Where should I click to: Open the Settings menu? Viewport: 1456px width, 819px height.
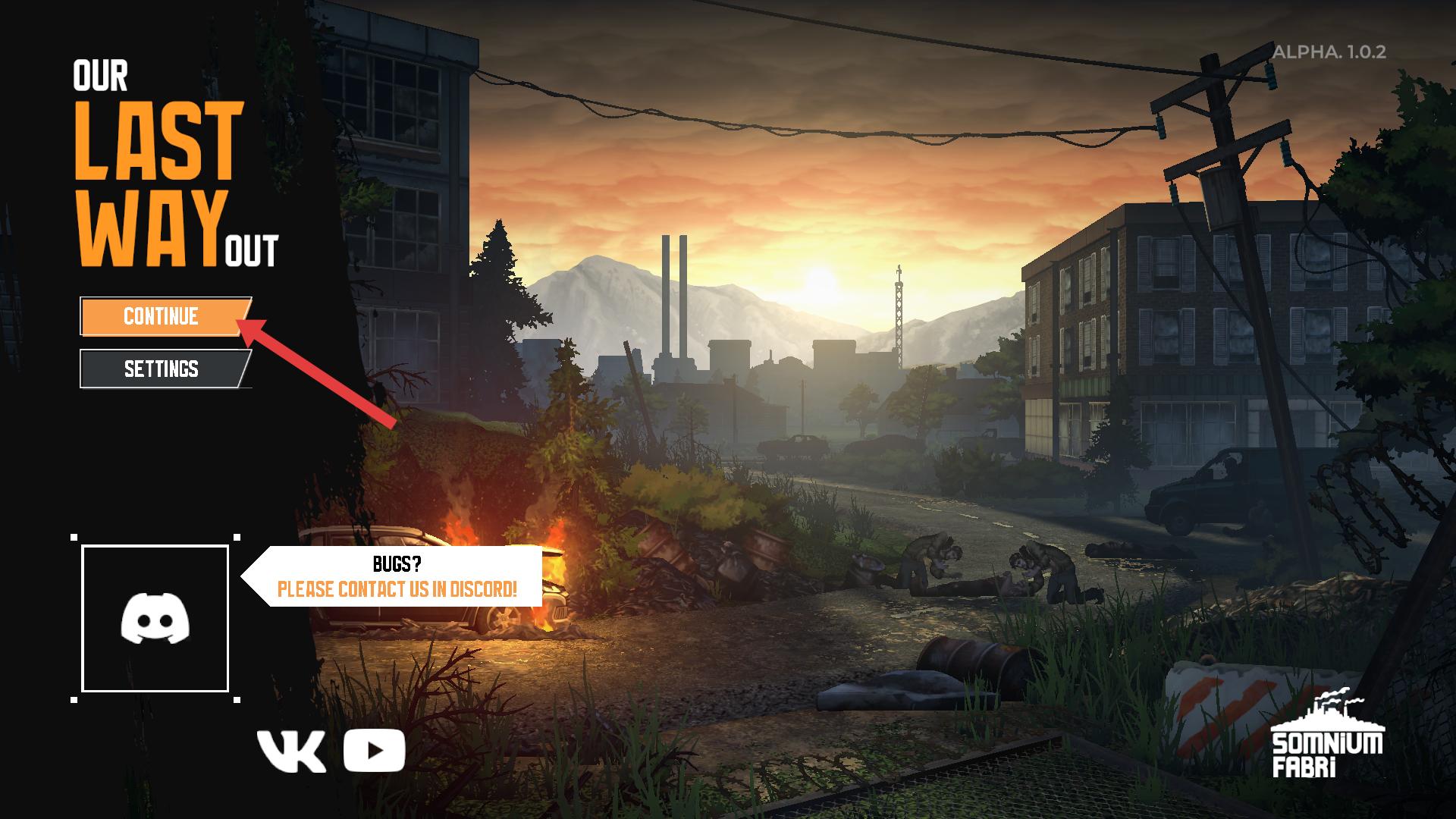[x=161, y=369]
